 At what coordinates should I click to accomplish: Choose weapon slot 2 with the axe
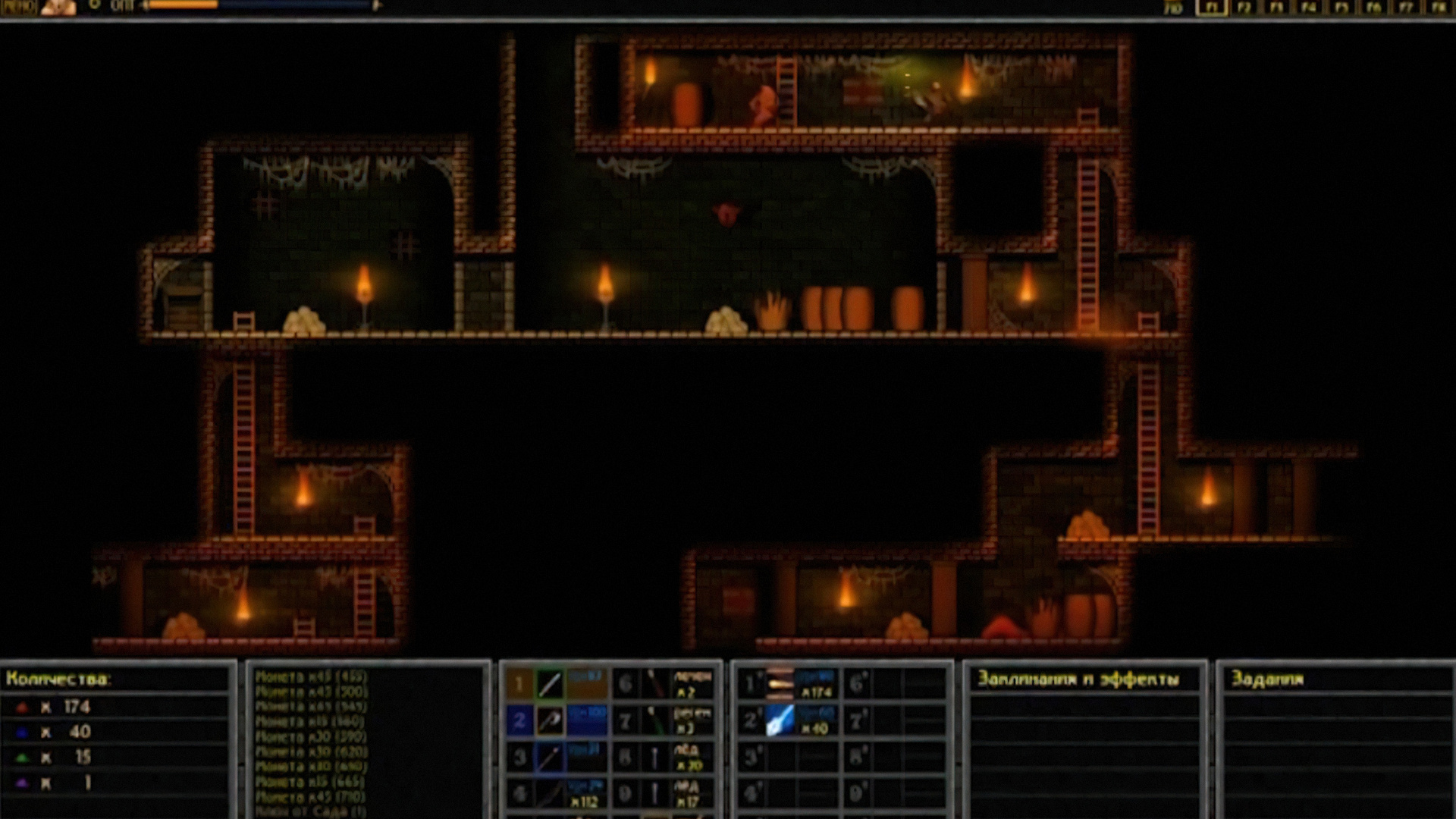click(551, 720)
